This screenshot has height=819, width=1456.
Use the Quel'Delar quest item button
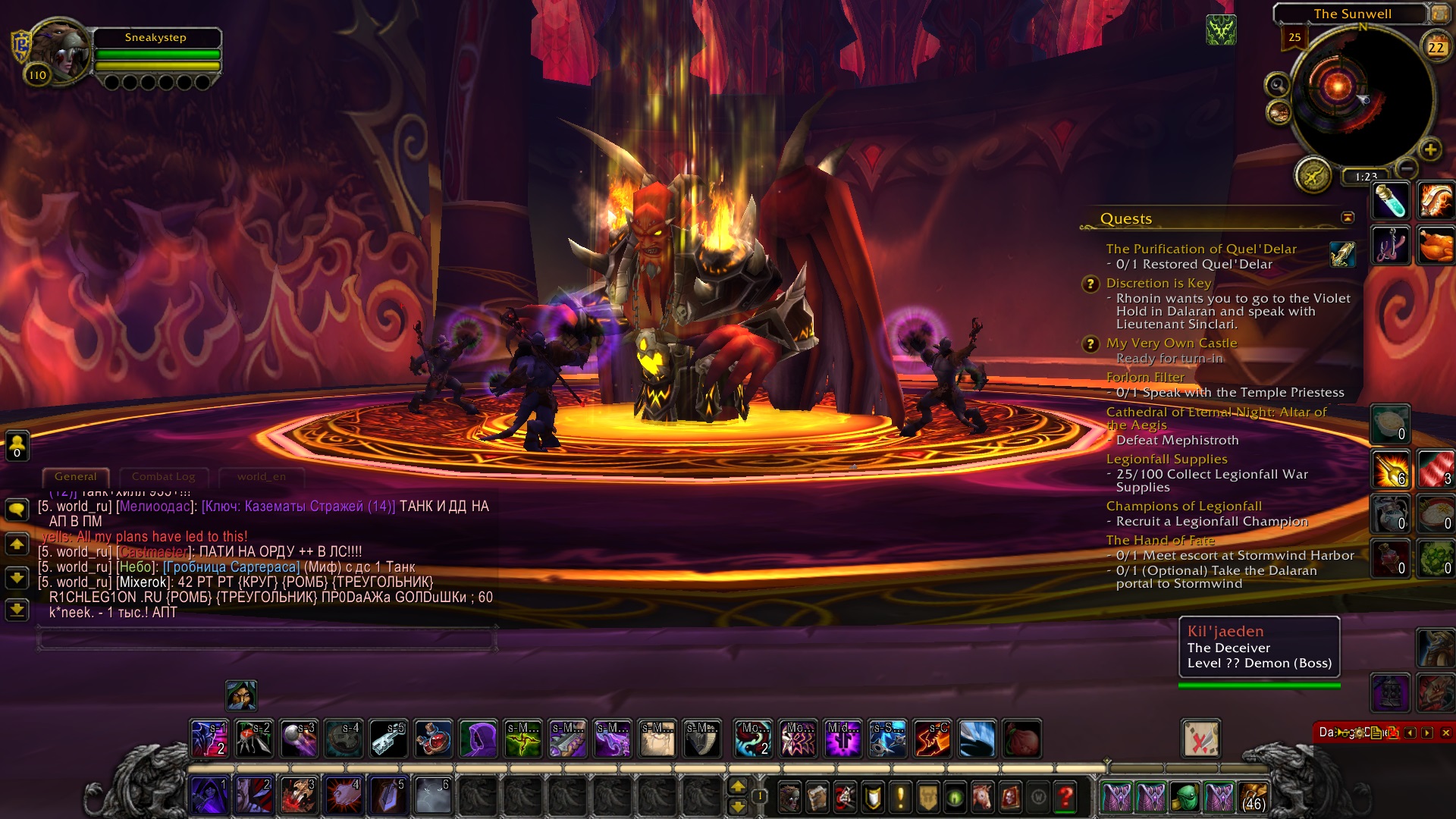(1341, 255)
